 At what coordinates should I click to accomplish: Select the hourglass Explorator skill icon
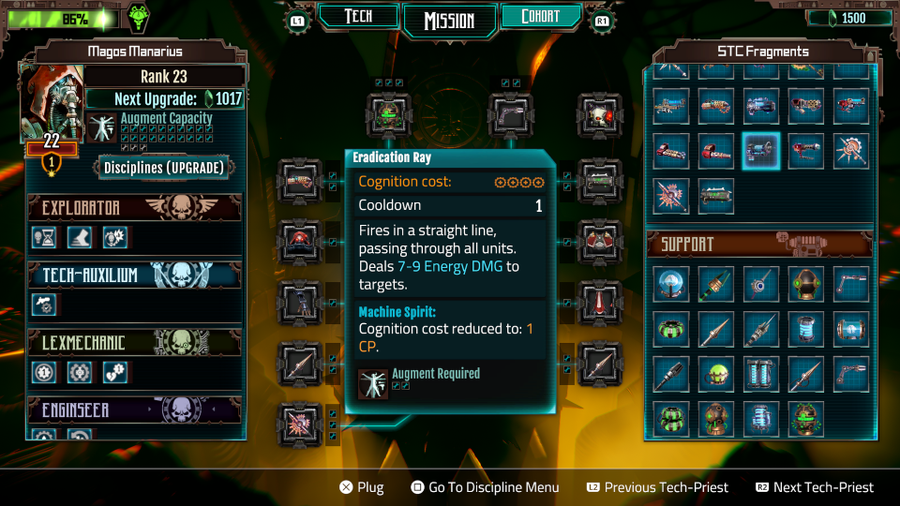pos(44,237)
